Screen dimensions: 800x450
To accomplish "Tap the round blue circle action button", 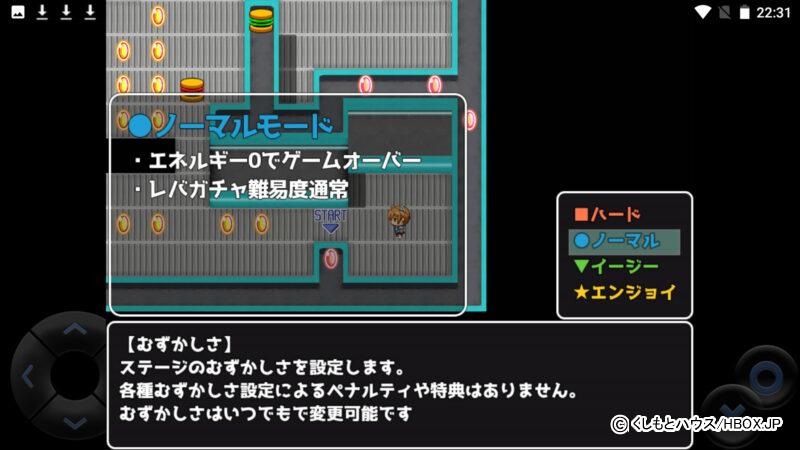I will coord(766,377).
